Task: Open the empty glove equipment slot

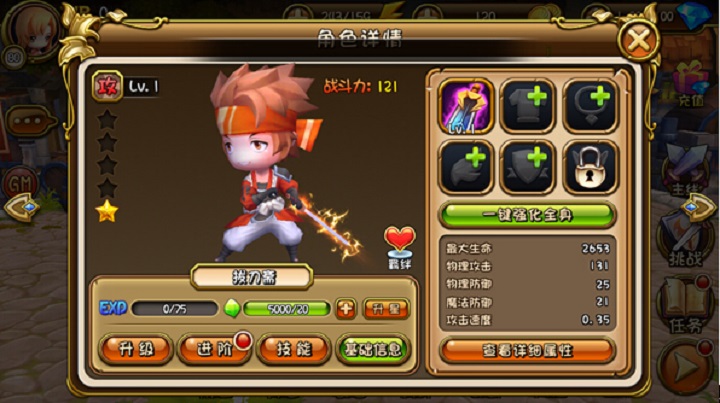Action: [x=466, y=167]
